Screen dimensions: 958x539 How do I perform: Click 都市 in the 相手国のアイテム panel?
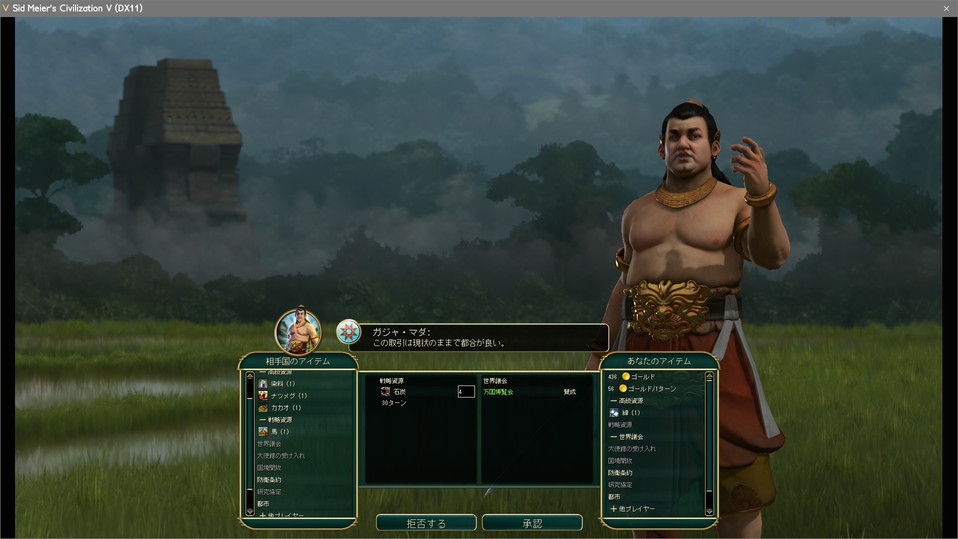click(x=264, y=504)
